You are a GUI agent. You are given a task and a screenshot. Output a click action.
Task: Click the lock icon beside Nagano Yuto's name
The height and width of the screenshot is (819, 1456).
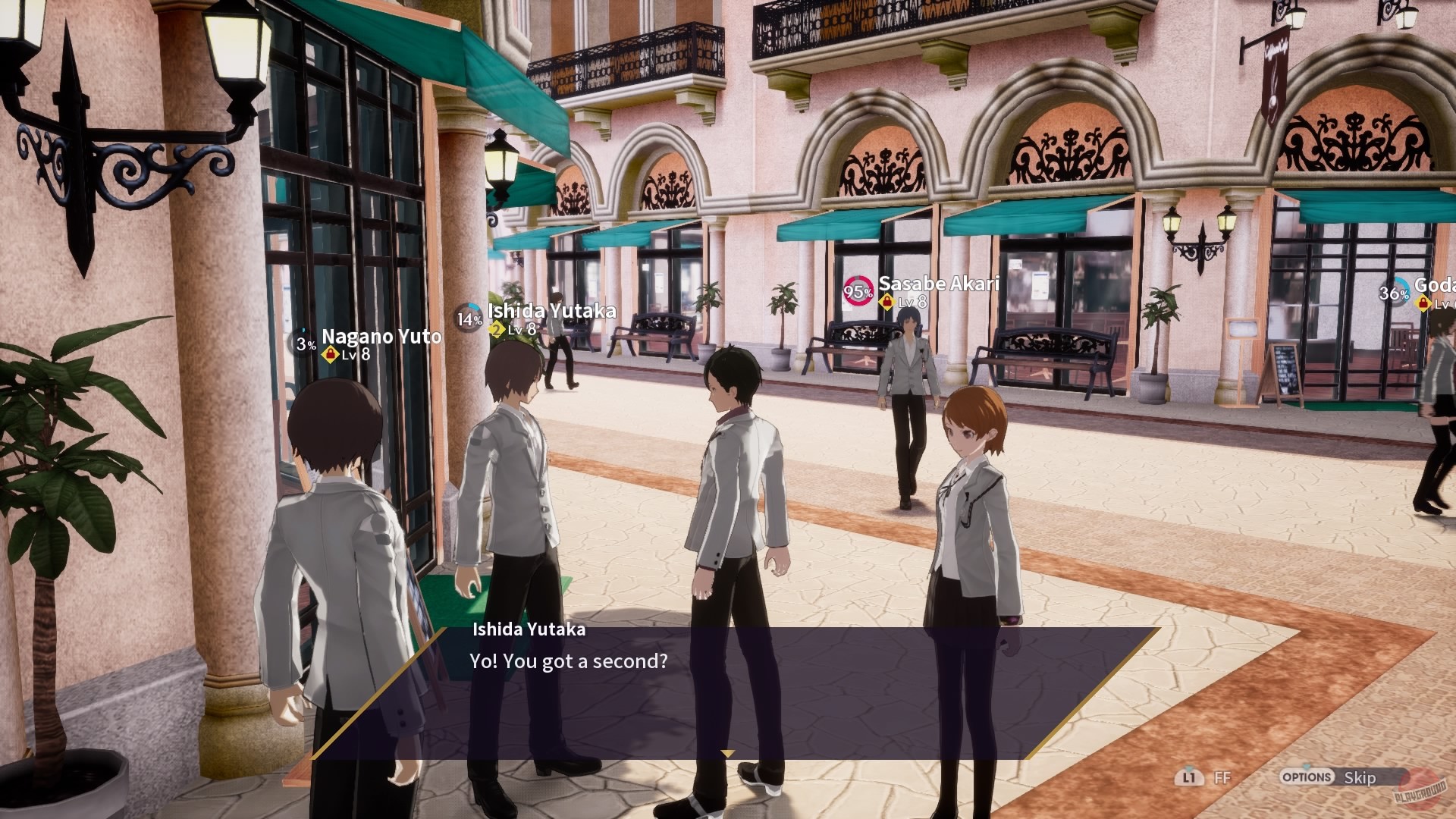click(331, 353)
